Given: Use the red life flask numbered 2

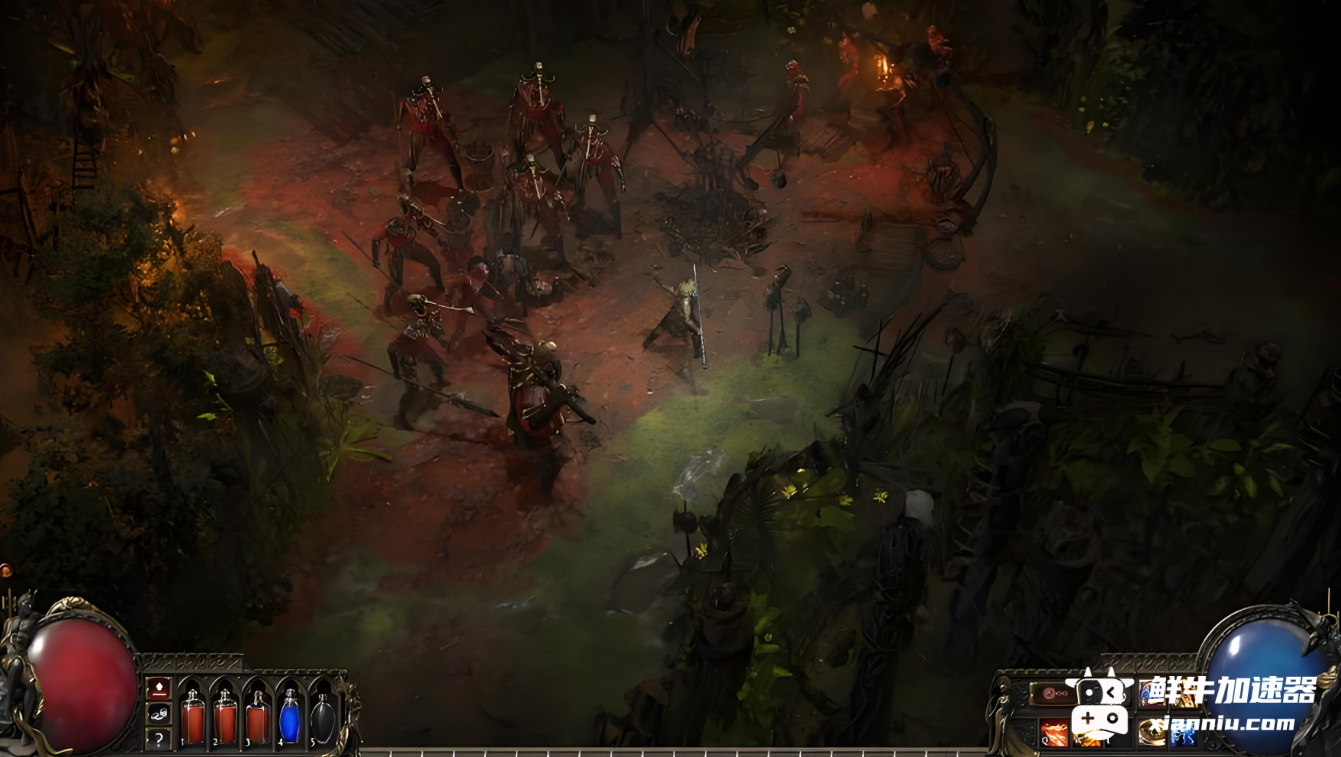Looking at the screenshot, I should click(225, 717).
